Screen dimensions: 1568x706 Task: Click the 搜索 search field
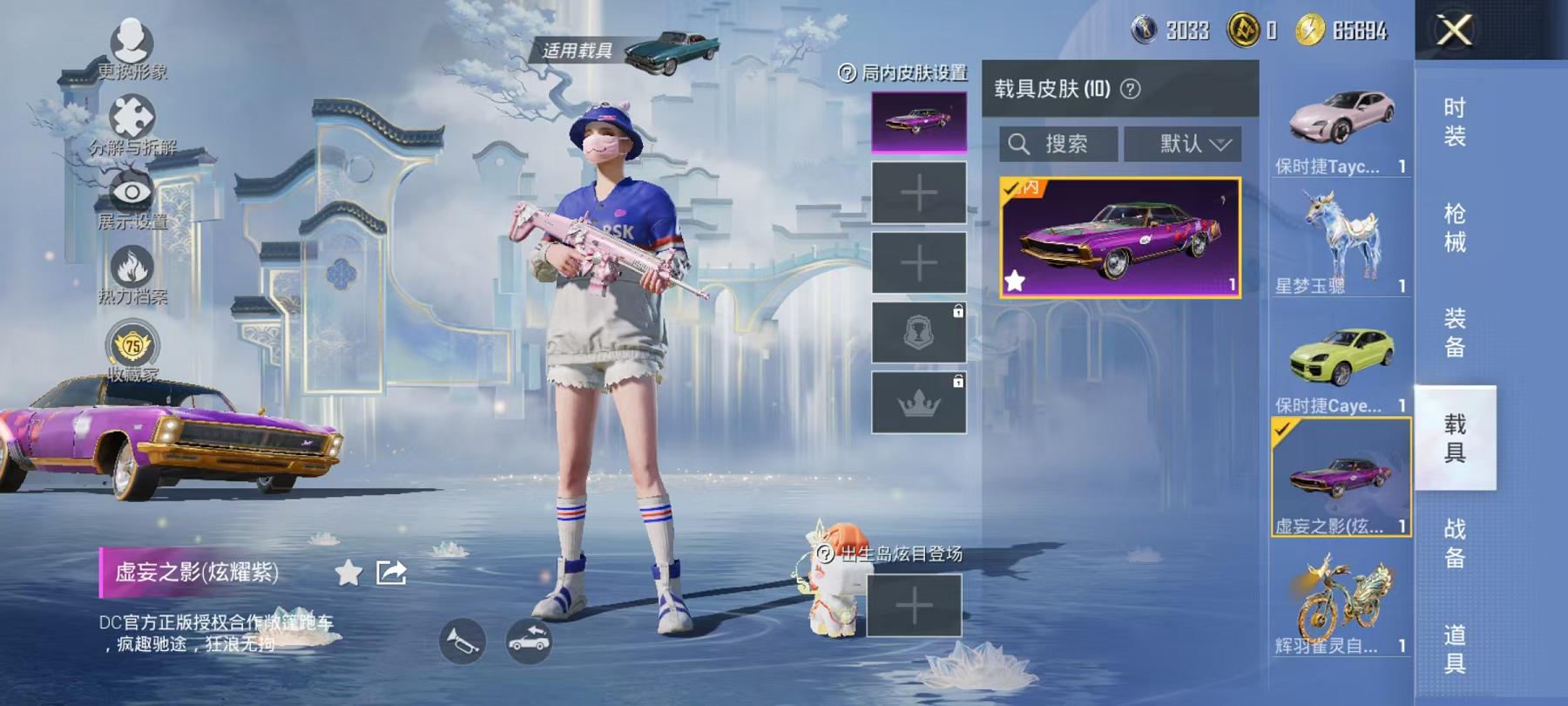tap(1058, 144)
